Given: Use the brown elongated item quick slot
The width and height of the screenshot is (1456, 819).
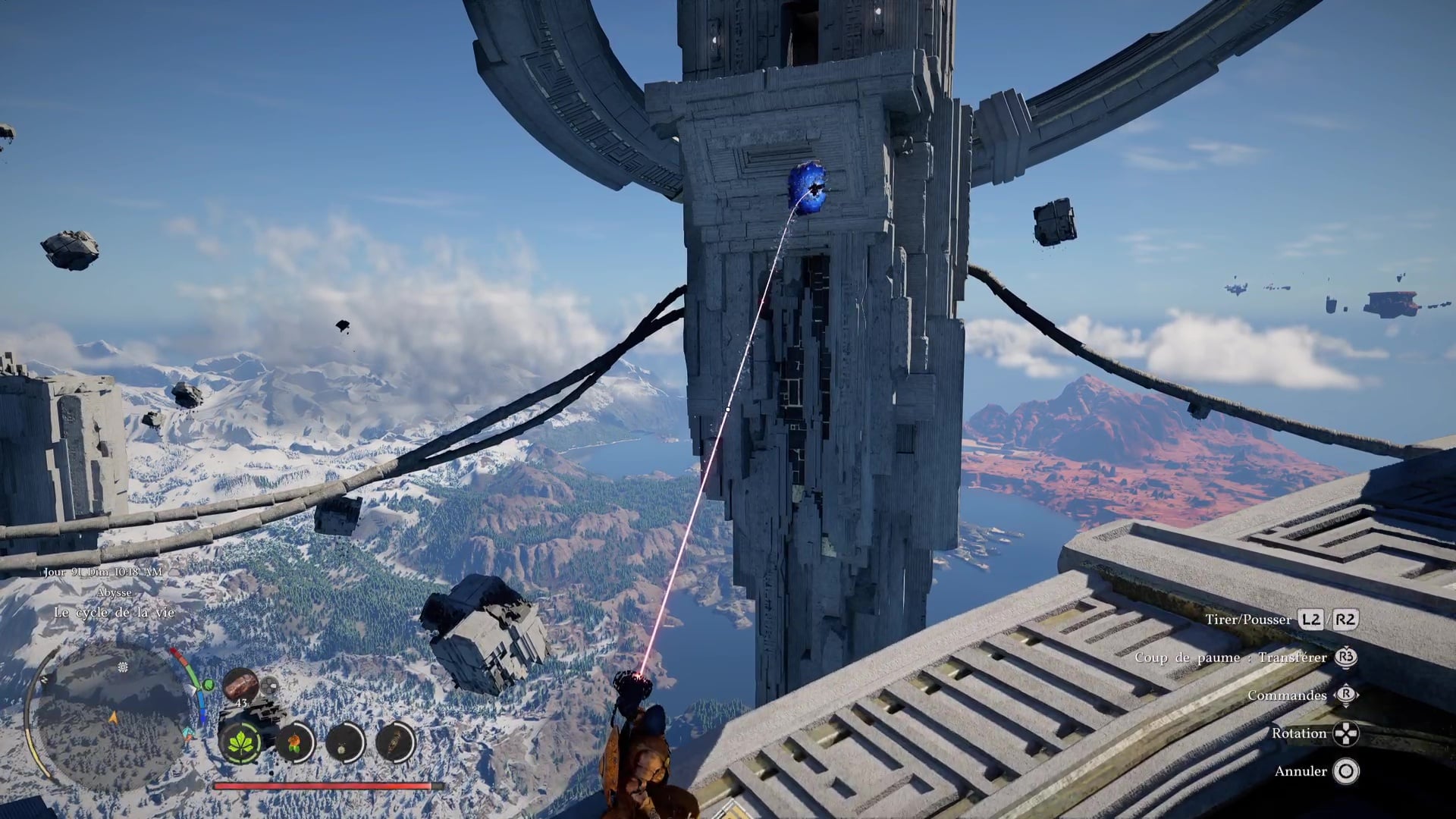Looking at the screenshot, I should (395, 741).
